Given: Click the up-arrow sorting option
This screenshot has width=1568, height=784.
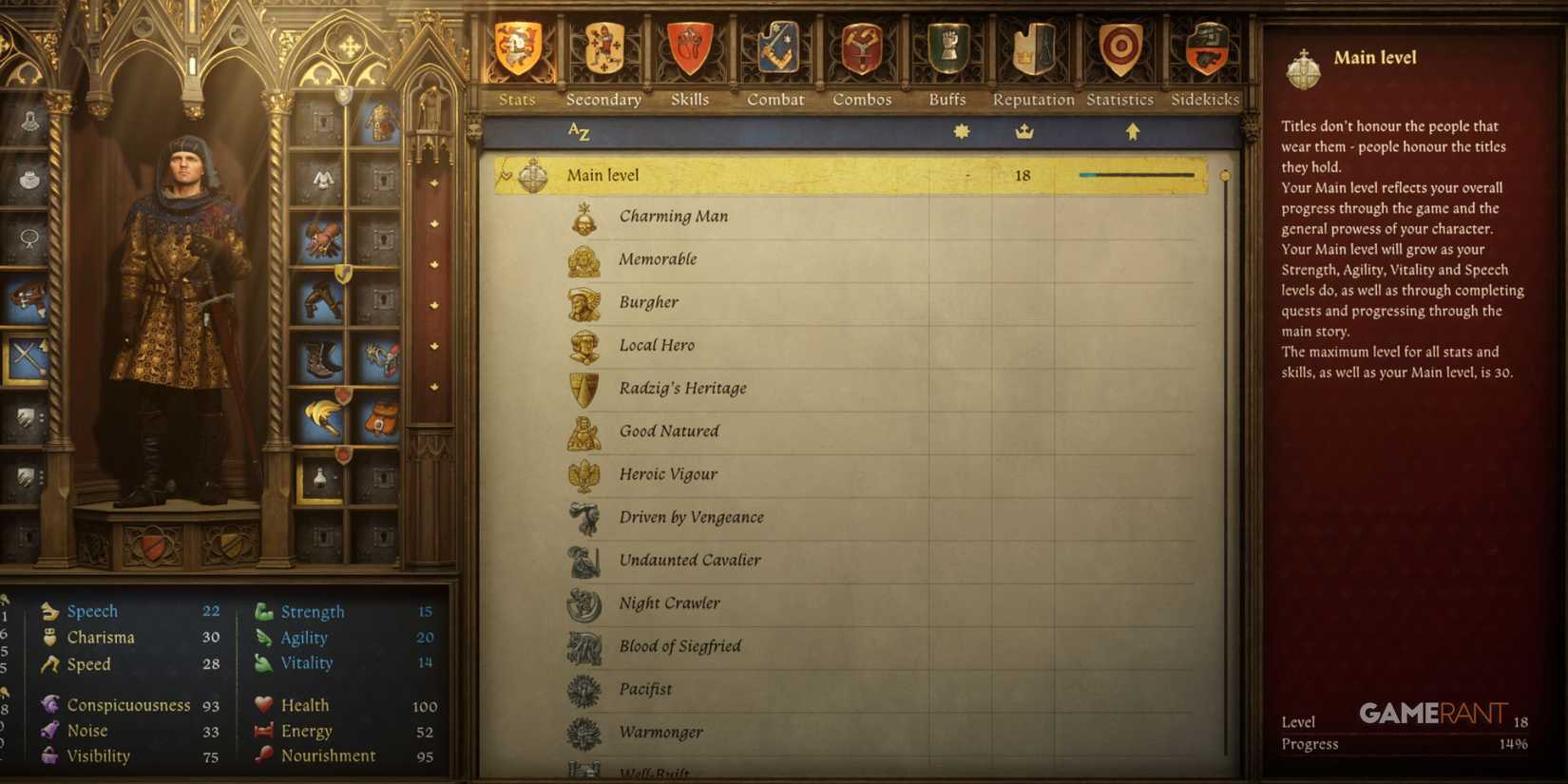Looking at the screenshot, I should coord(1132,133).
